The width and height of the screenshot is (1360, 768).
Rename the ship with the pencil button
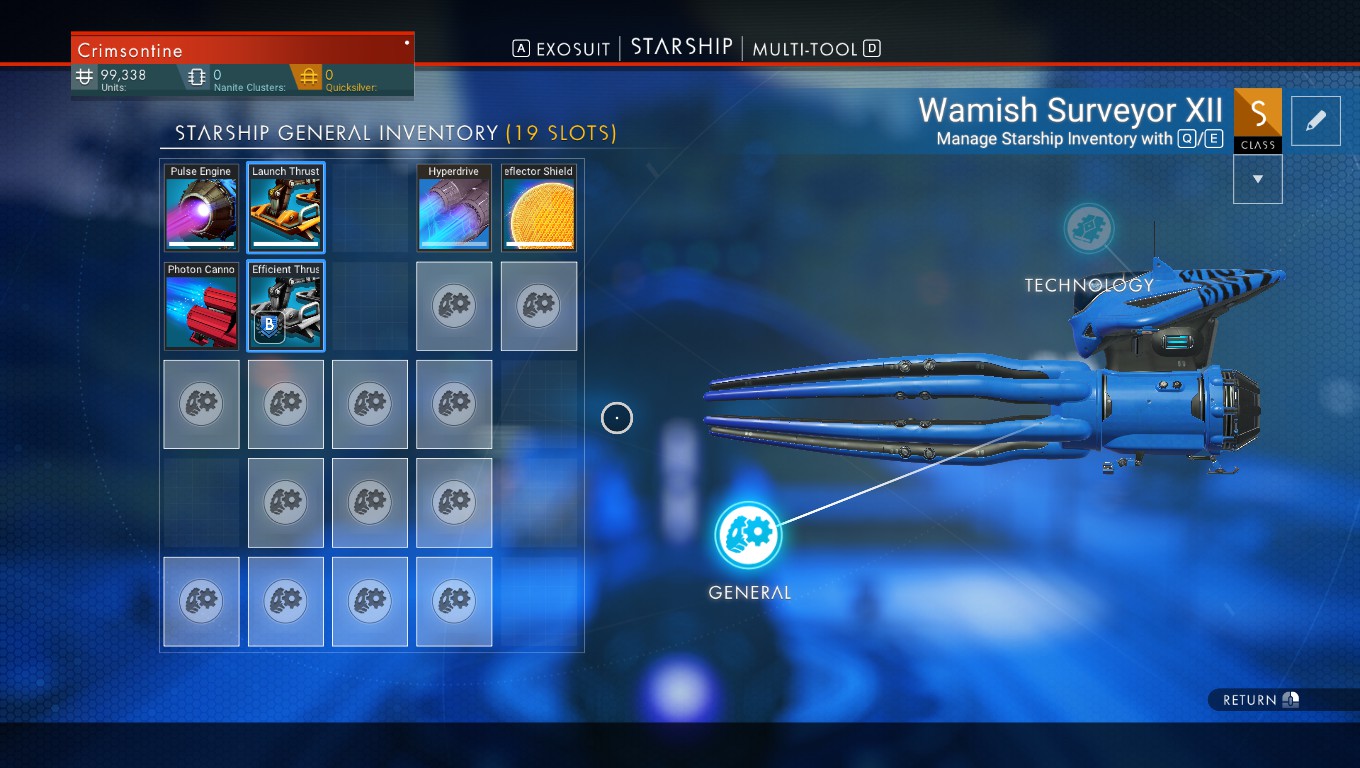pyautogui.click(x=1315, y=121)
